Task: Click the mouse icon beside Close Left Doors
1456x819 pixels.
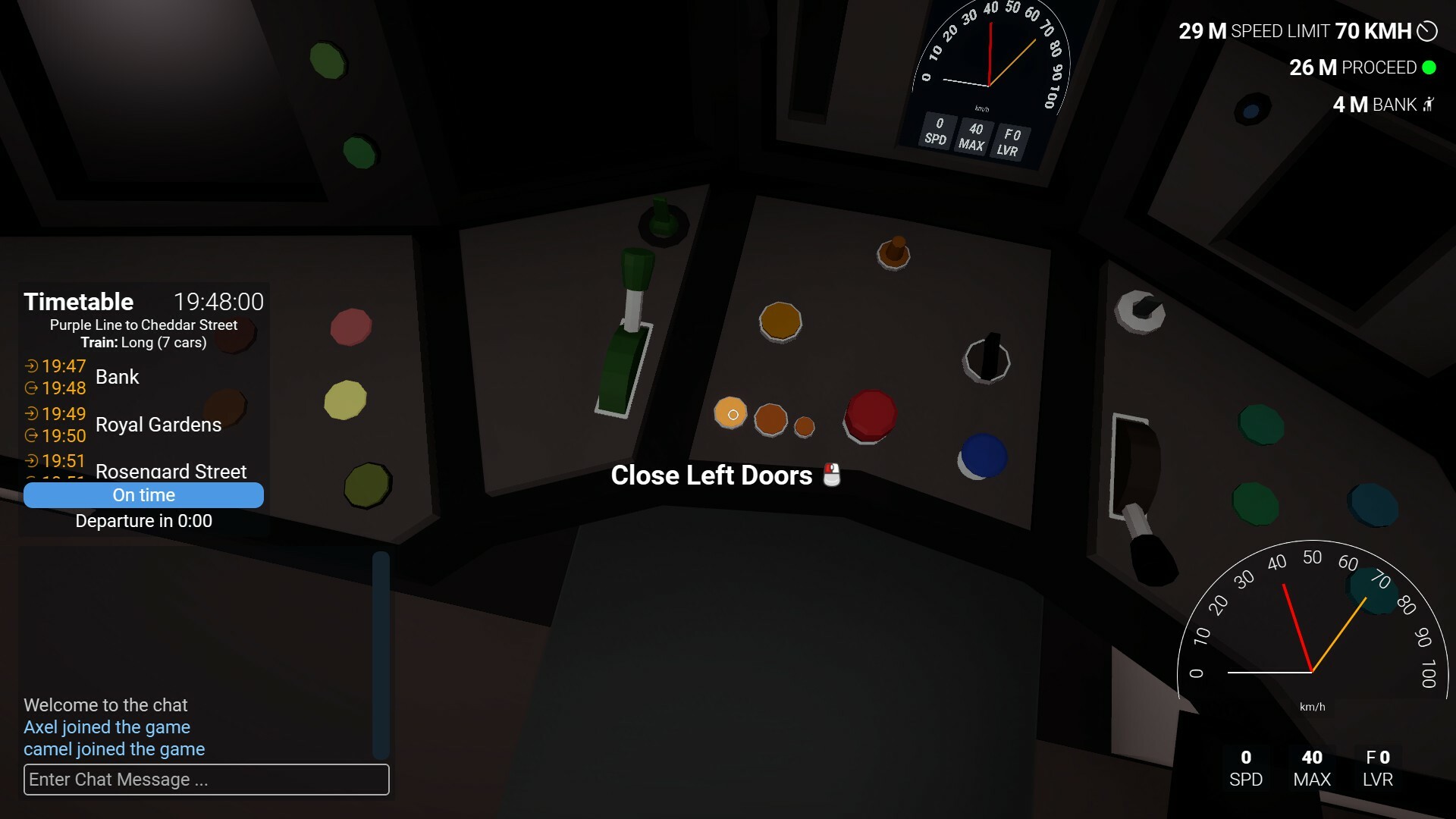Action: [x=832, y=475]
